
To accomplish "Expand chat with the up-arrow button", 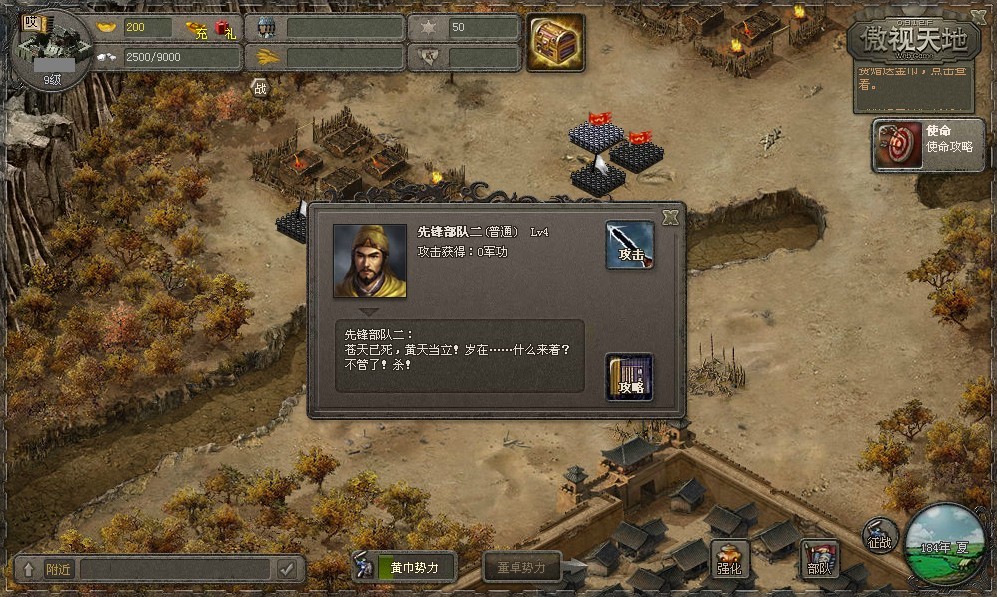I will click(x=28, y=569).
